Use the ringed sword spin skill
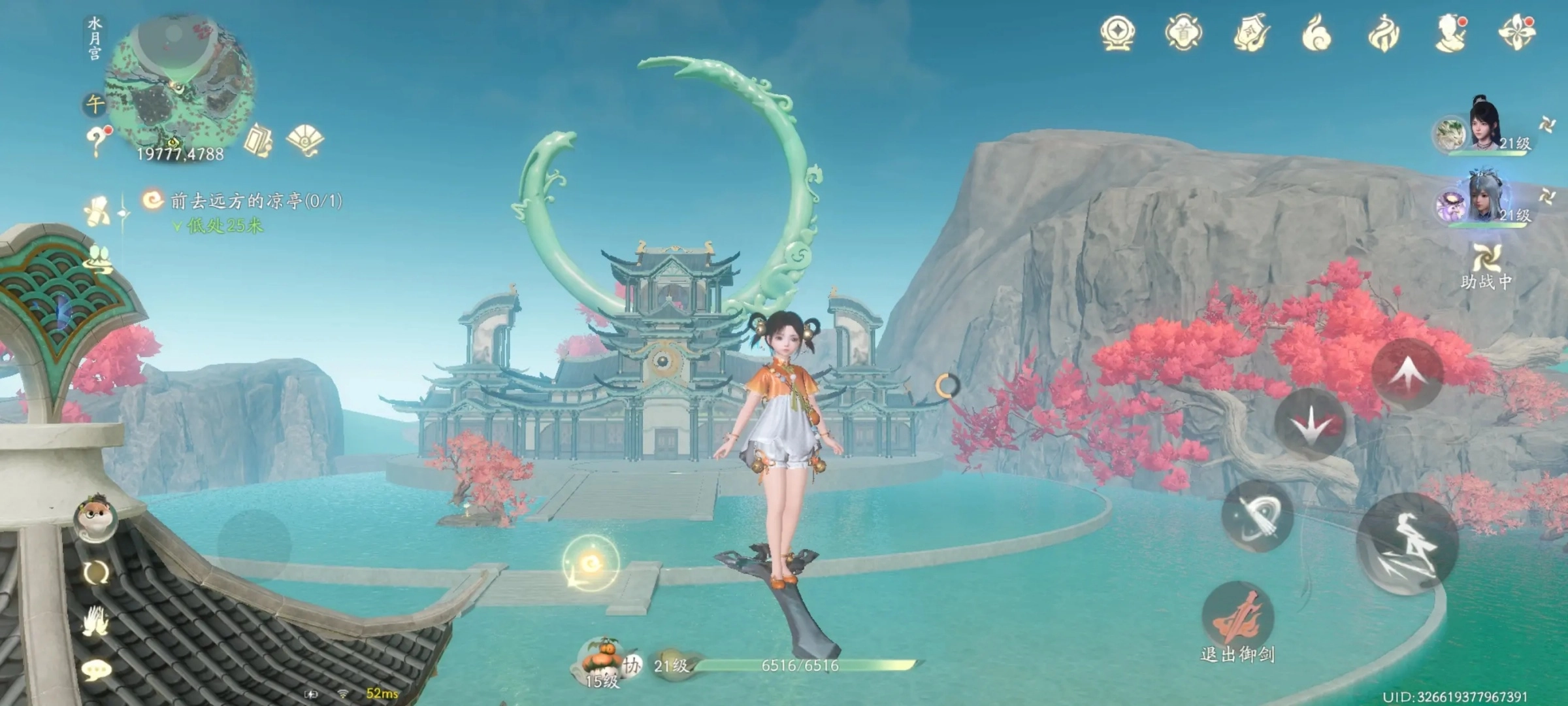Screen dimensions: 1568x706 1257,516
